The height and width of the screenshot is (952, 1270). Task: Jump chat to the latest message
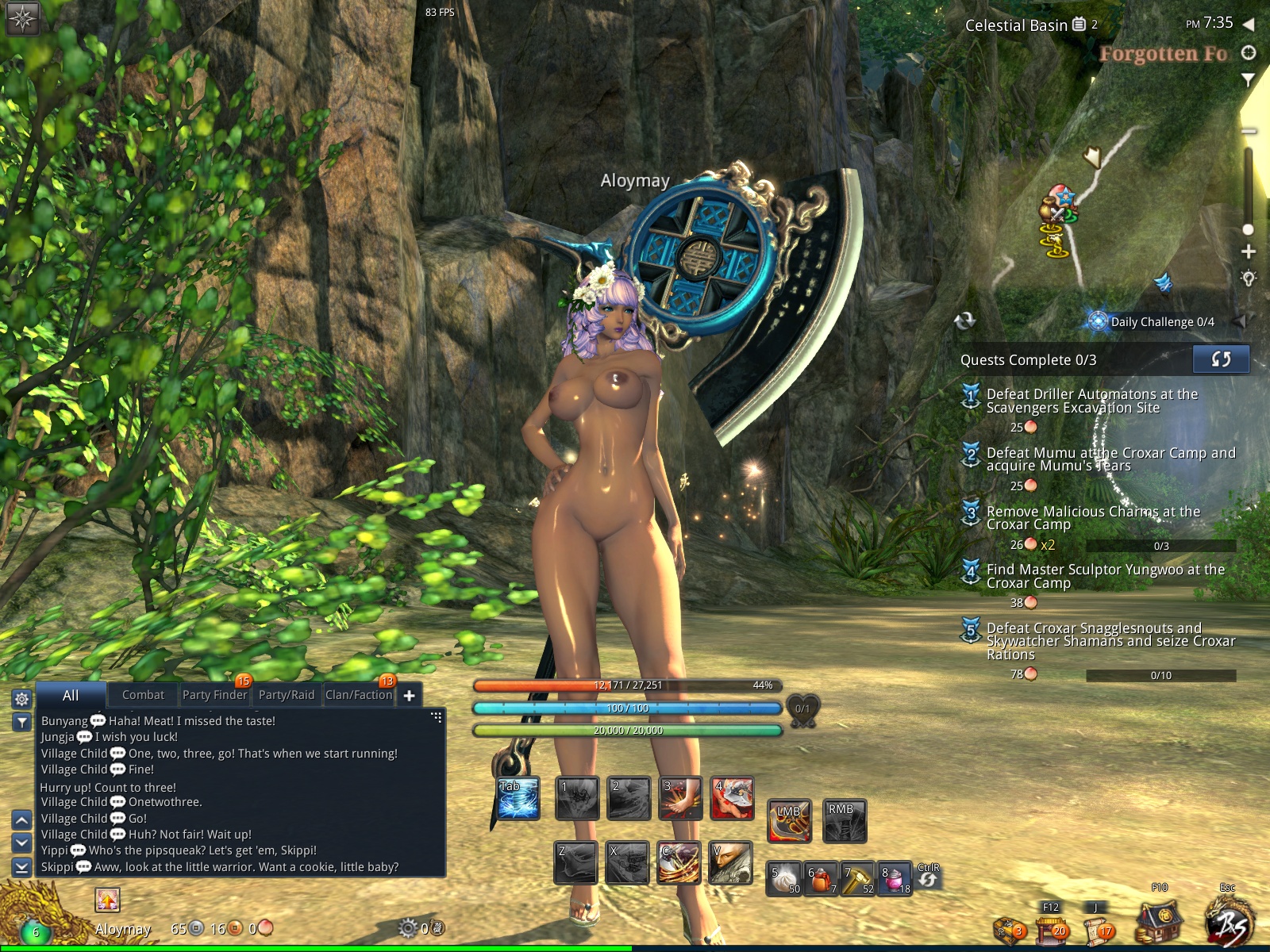pos(22,867)
